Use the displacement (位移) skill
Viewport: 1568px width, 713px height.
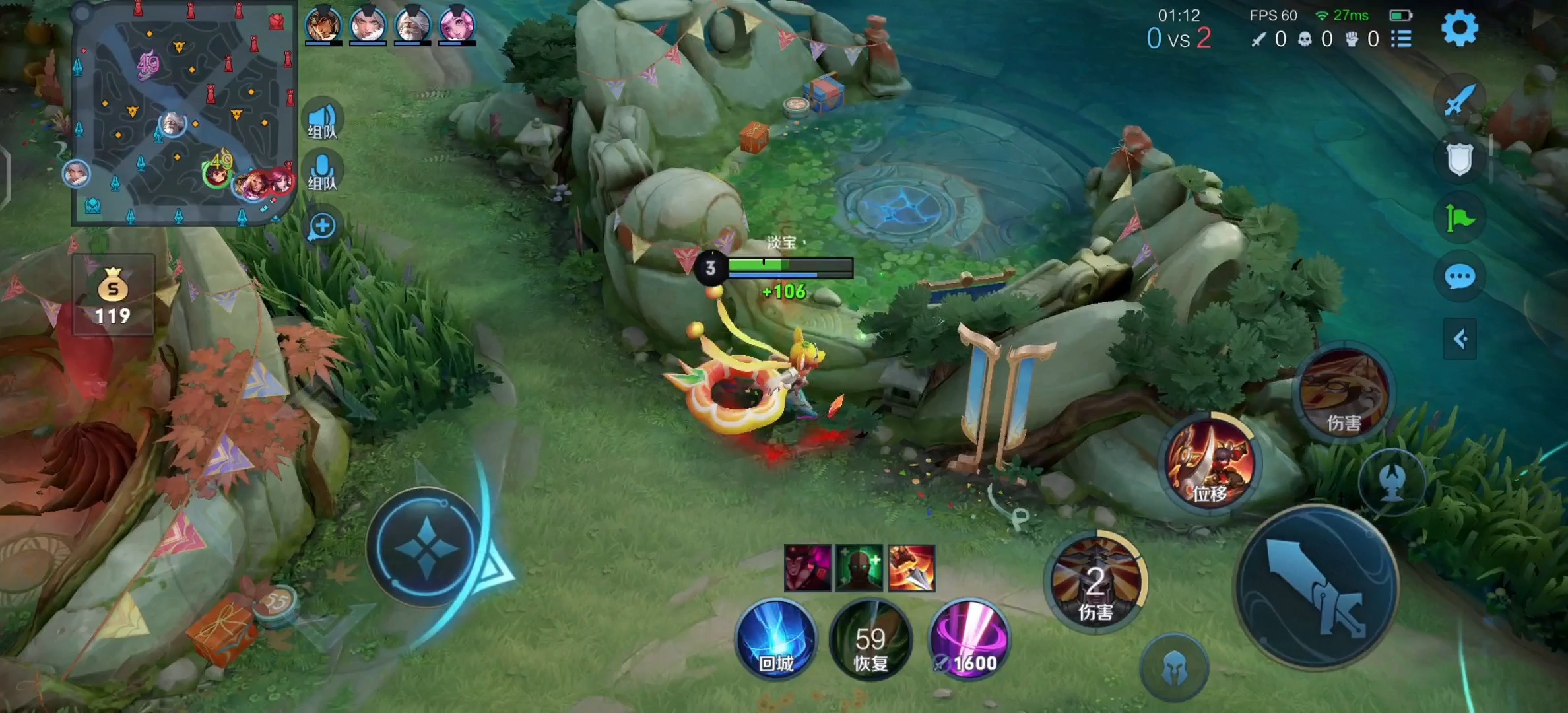coord(1210,463)
